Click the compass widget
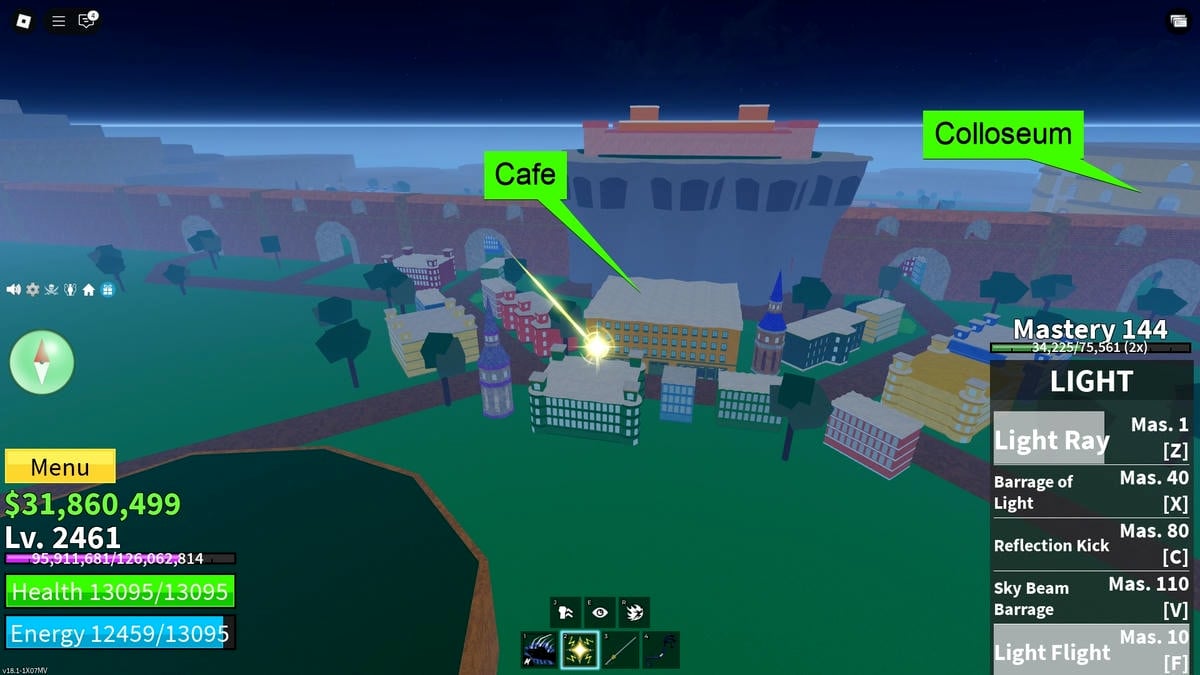Viewport: 1200px width, 675px height. coord(42,362)
